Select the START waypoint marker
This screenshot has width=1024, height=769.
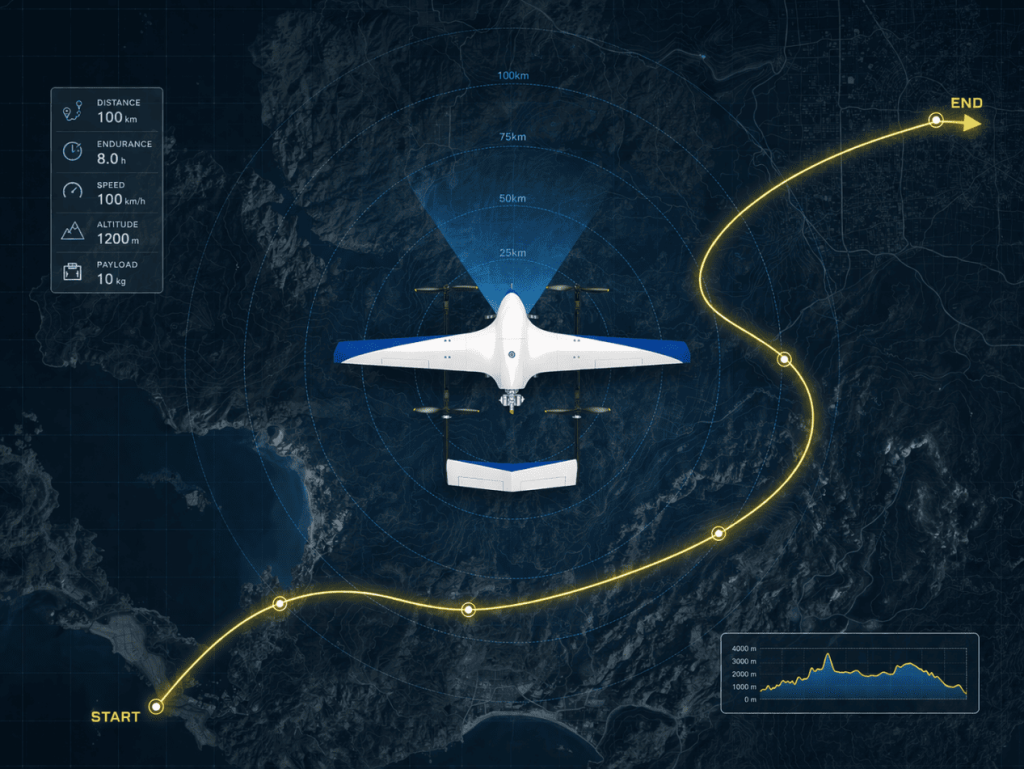156,706
